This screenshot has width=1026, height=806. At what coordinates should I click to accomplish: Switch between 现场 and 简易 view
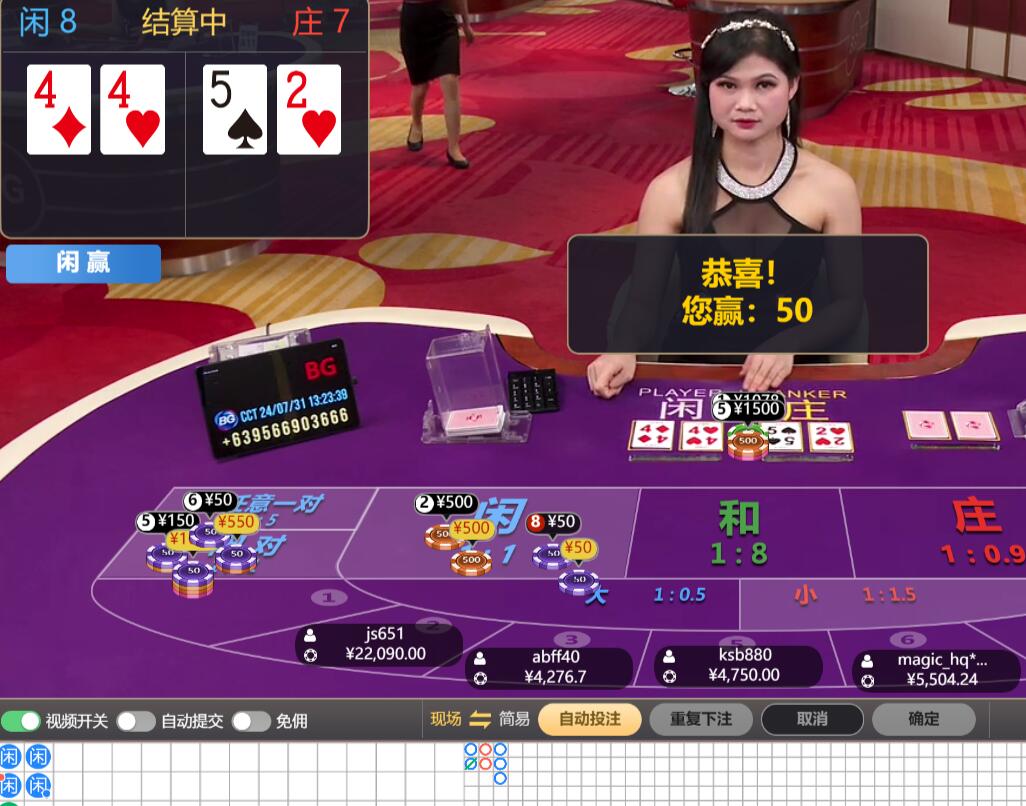tap(480, 719)
